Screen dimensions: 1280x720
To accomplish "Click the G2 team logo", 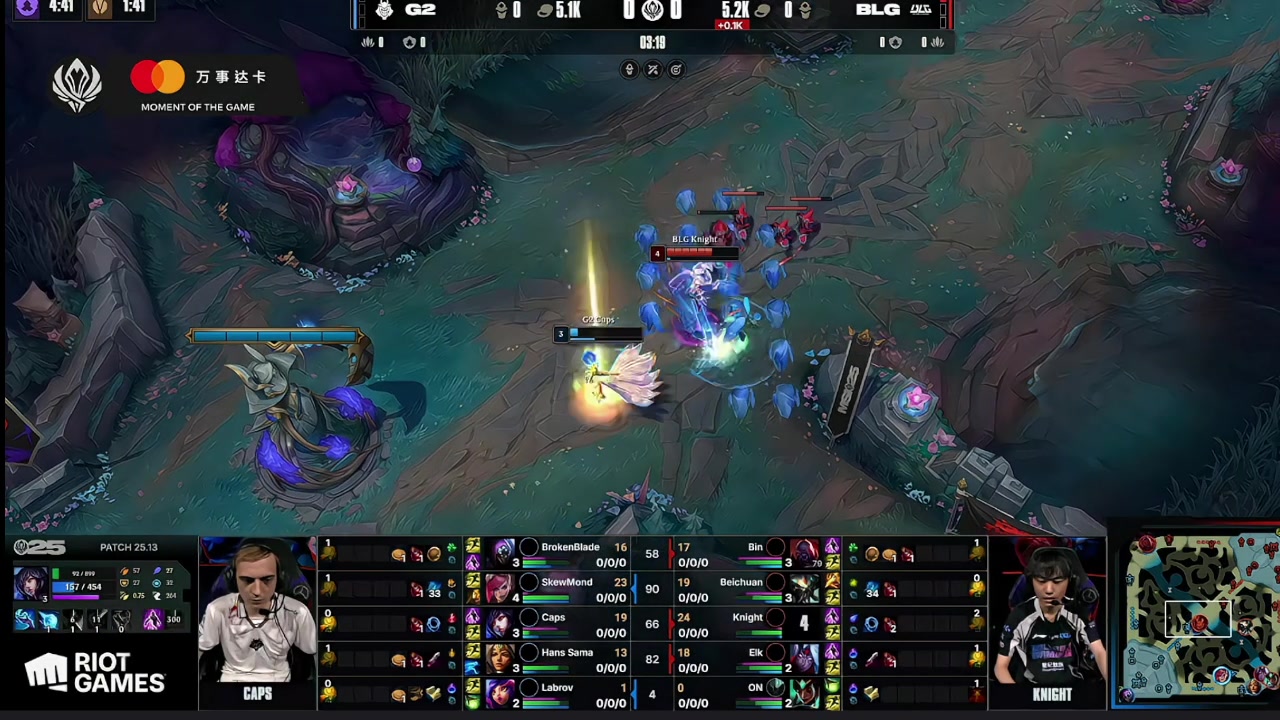I will coord(385,11).
